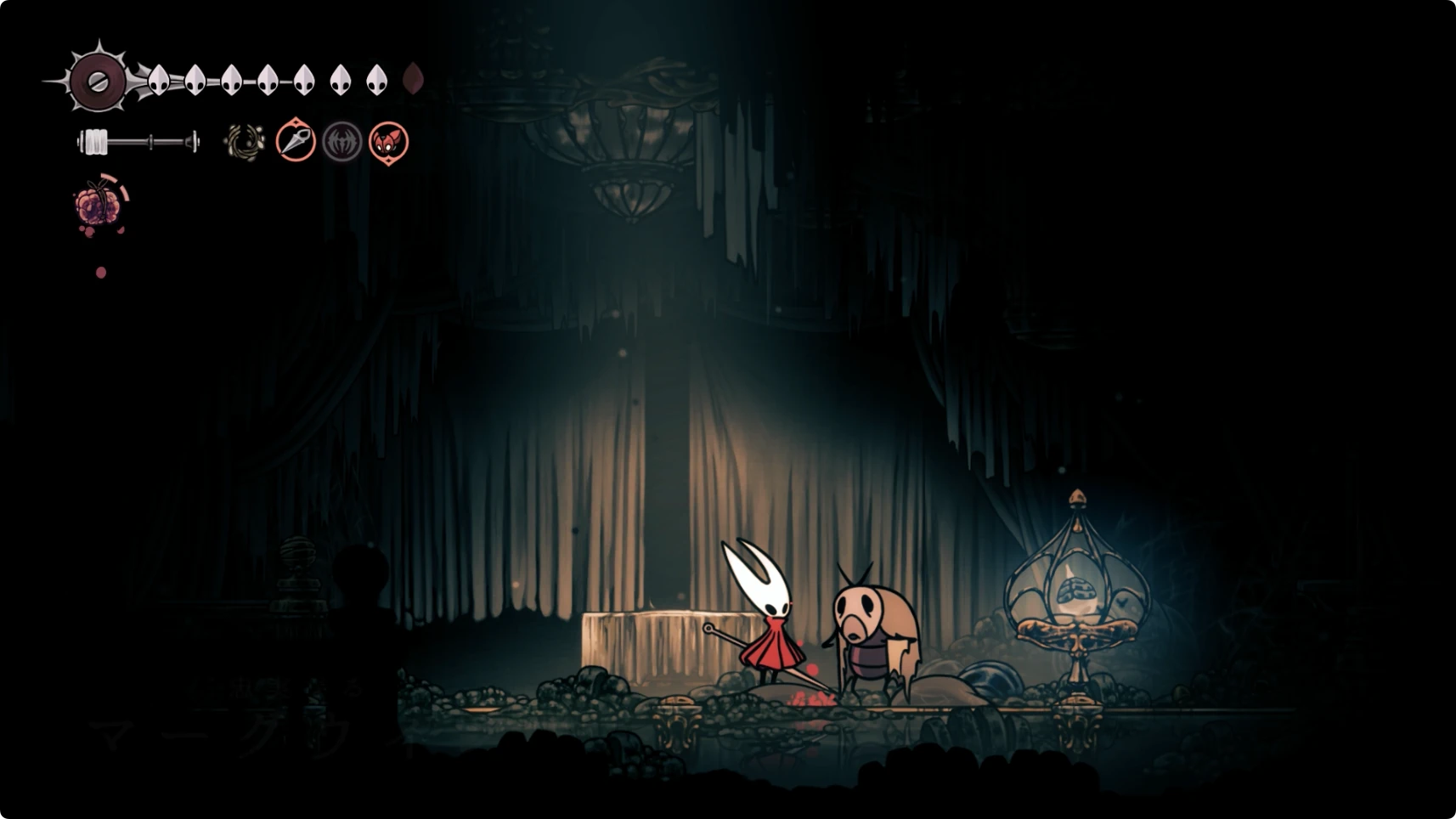
Task: Activate the red bug-faced tool icon
Action: pyautogui.click(x=388, y=142)
